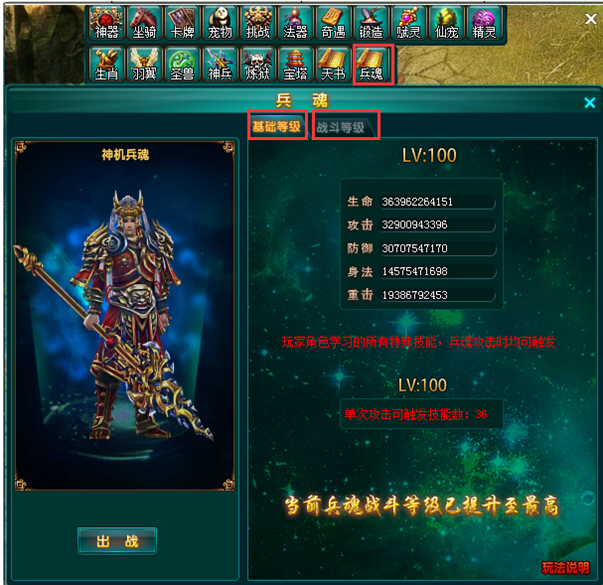This screenshot has height=585, width=603.
Task: Open the 坐骑 mount menu icon
Action: coord(144,24)
